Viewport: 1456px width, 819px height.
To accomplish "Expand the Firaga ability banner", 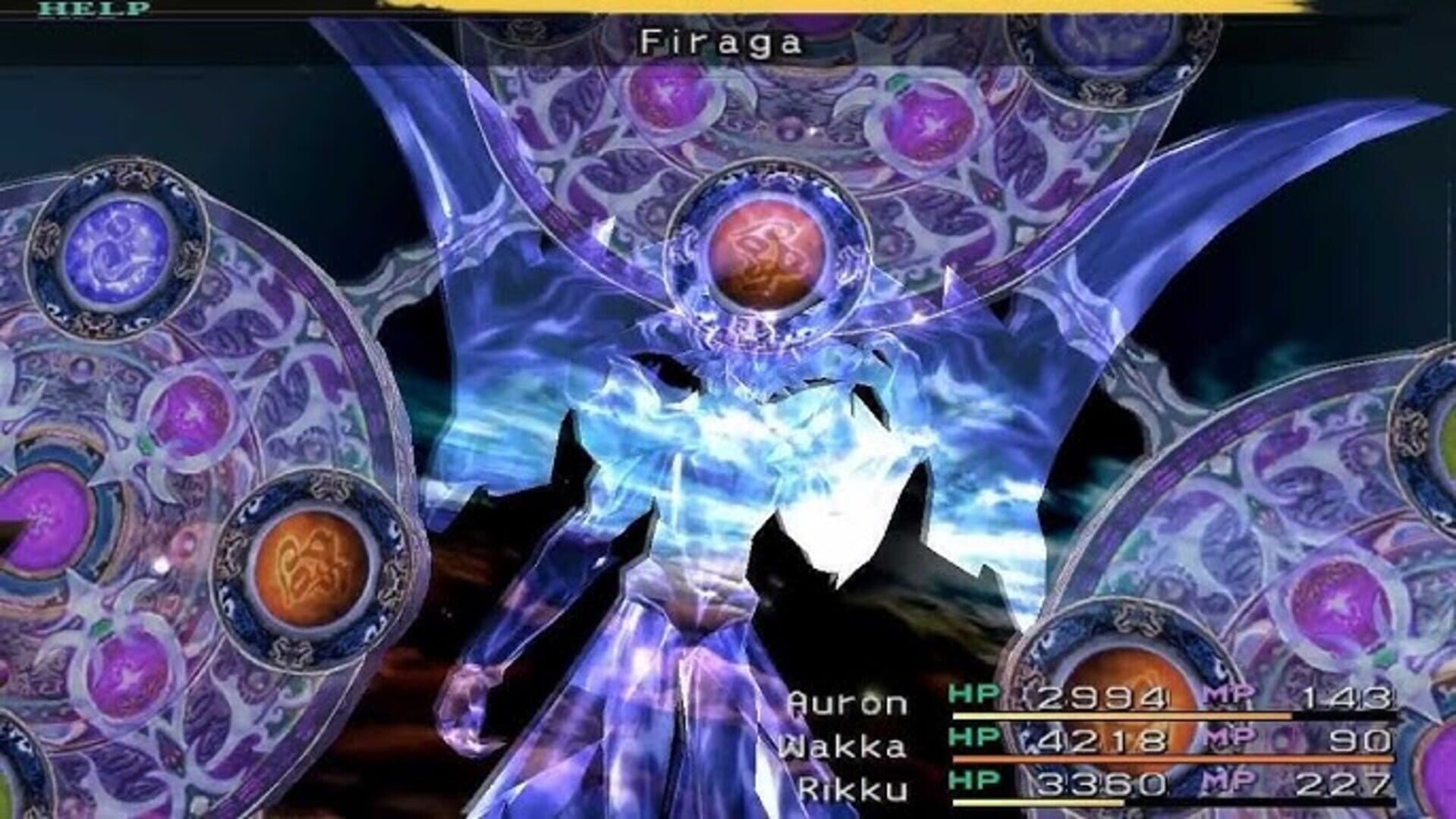I will click(x=721, y=42).
